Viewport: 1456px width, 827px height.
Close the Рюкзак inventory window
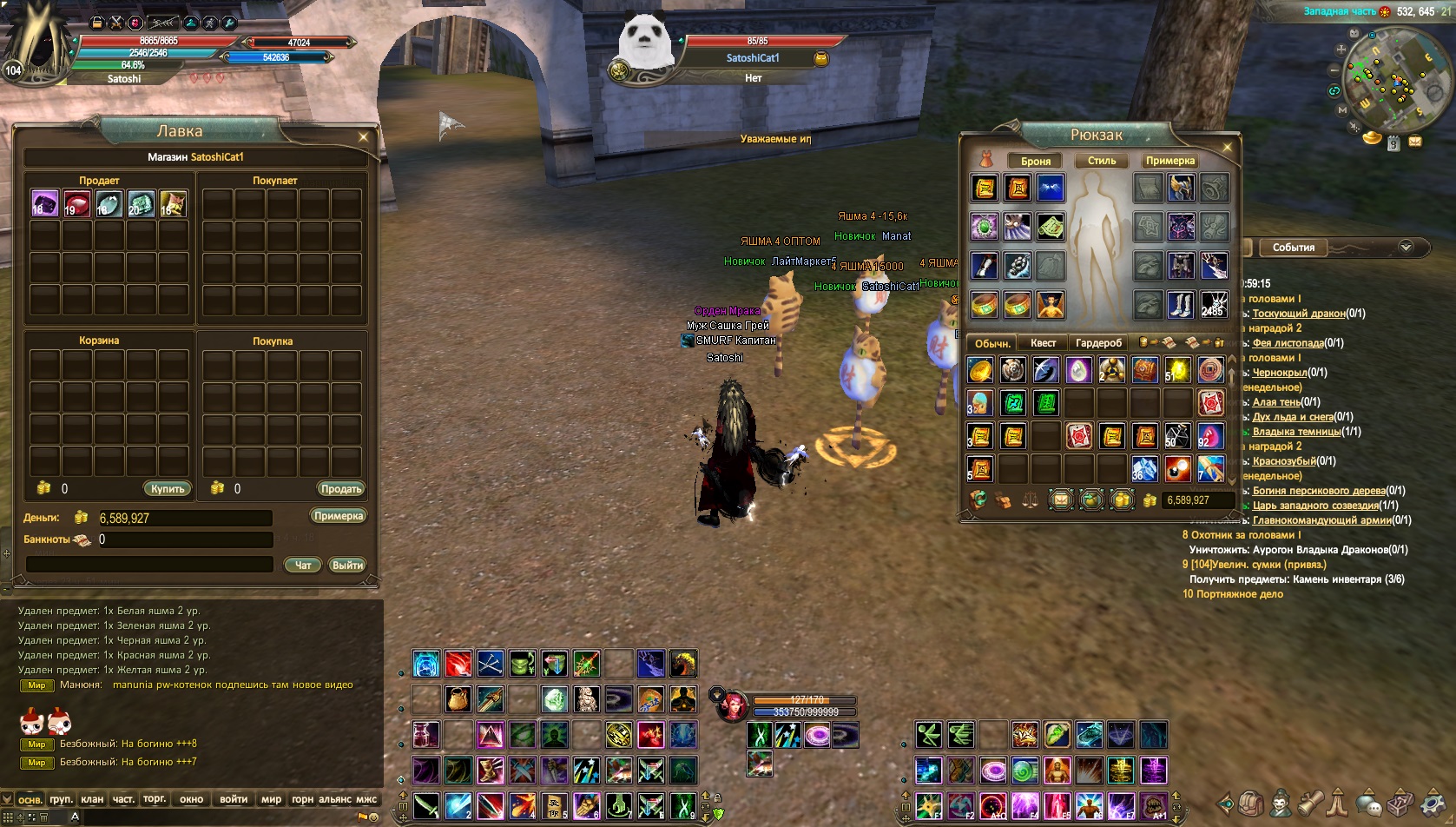click(x=1228, y=148)
